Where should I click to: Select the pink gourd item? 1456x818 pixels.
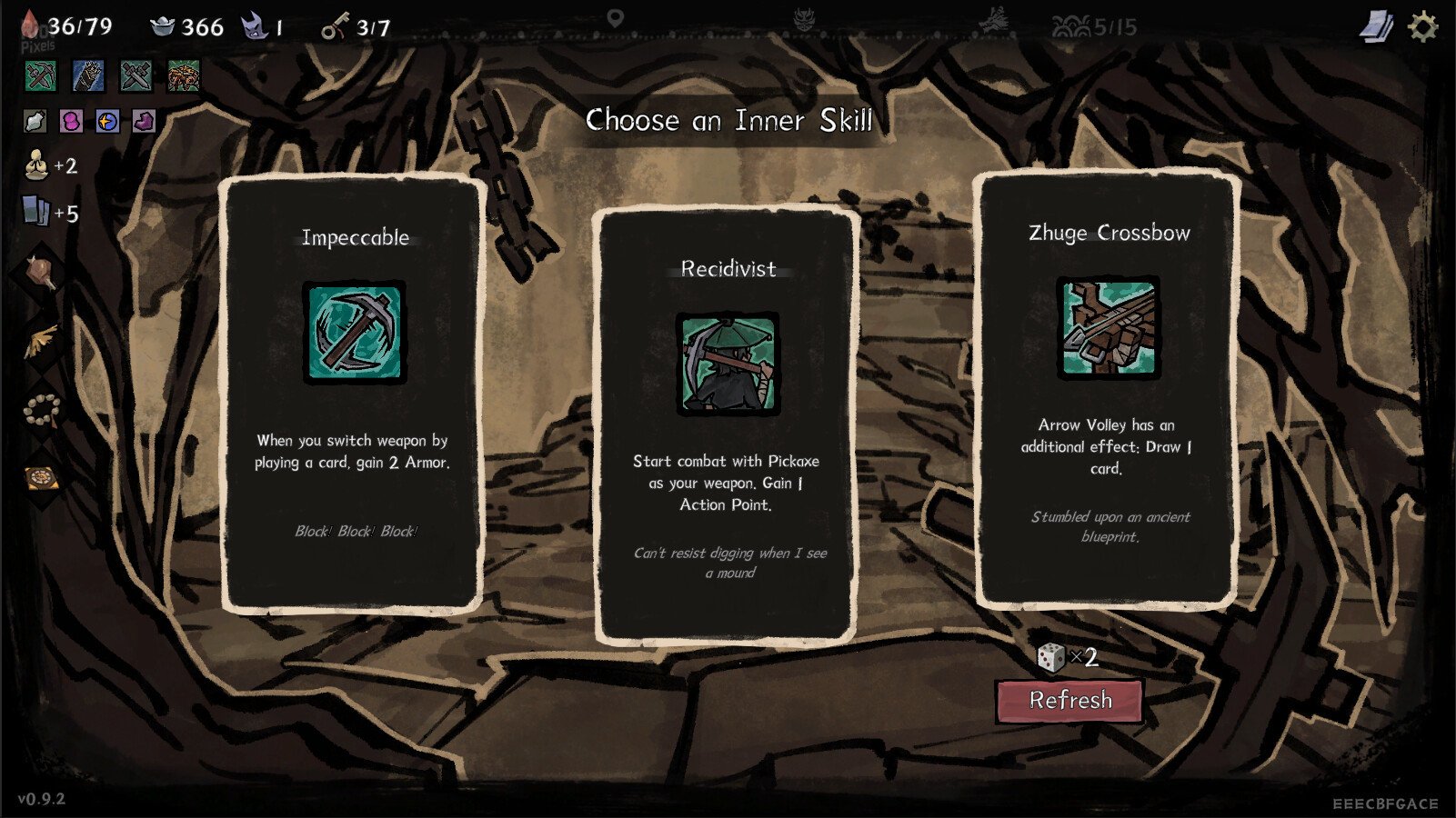pyautogui.click(x=71, y=121)
